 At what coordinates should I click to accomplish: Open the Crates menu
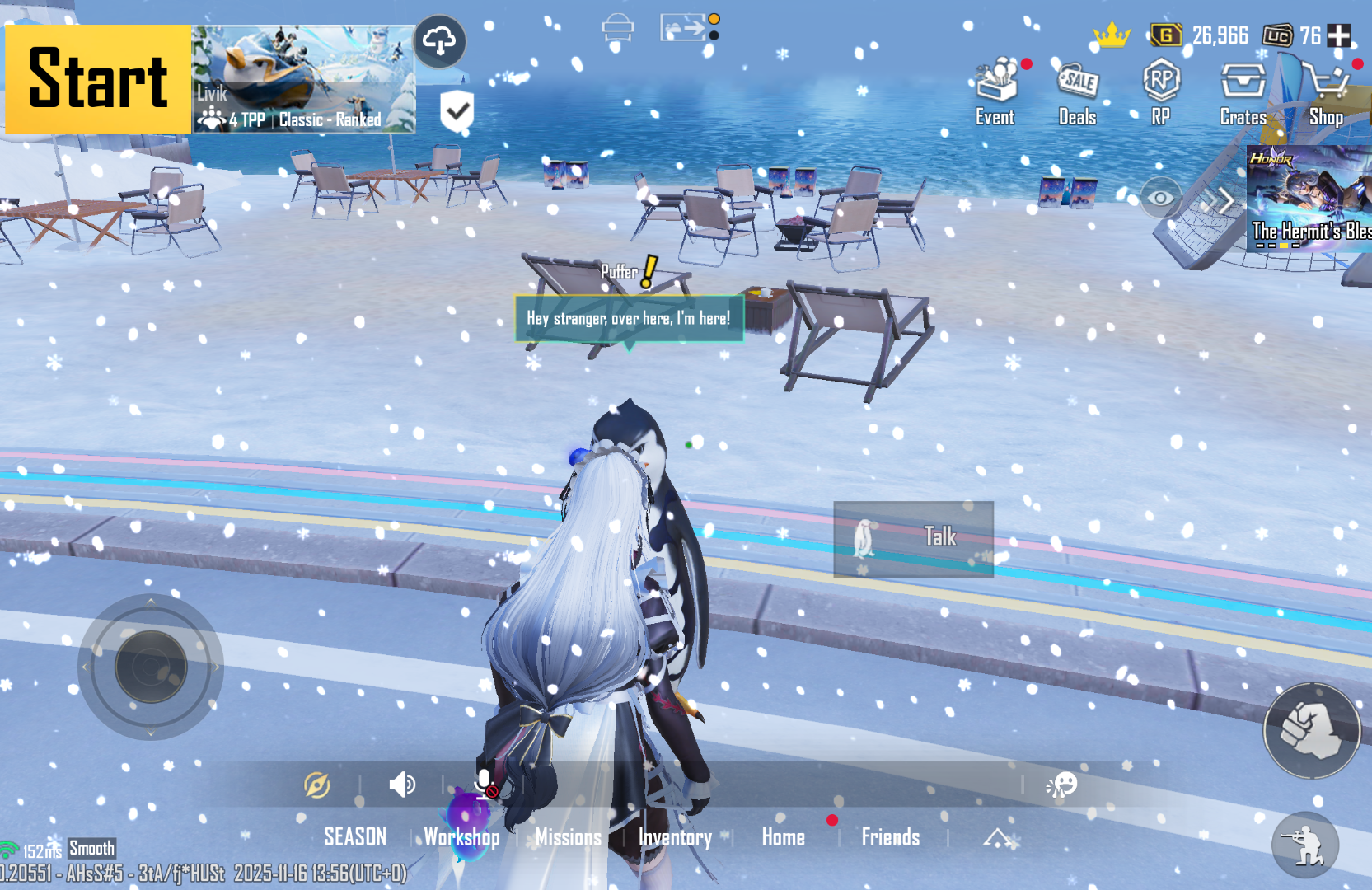coord(1243,92)
